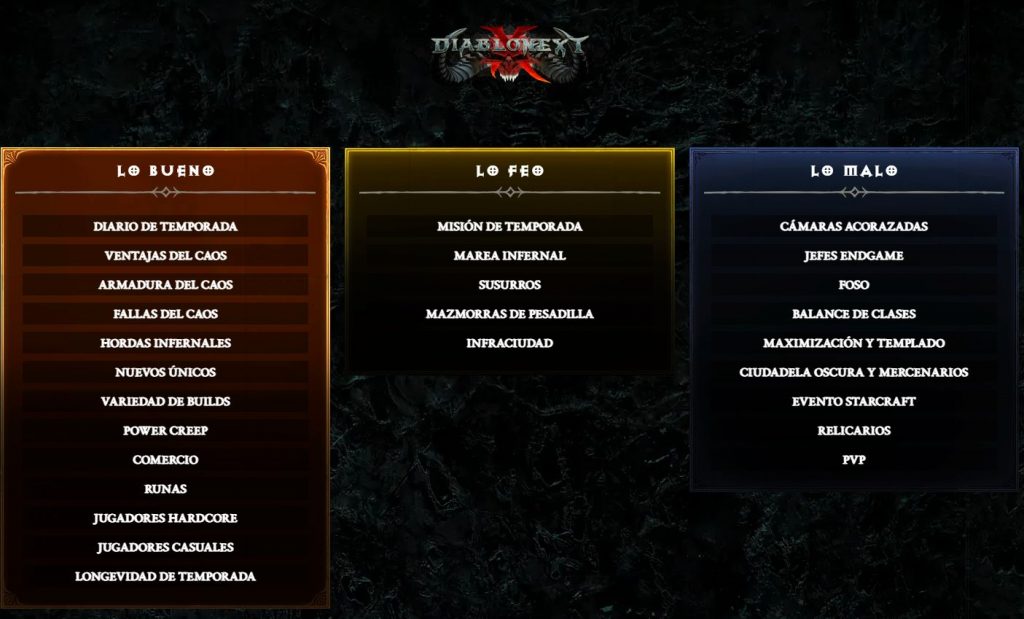The width and height of the screenshot is (1024, 619).
Task: Choose the Runas entry
Action: pyautogui.click(x=165, y=489)
